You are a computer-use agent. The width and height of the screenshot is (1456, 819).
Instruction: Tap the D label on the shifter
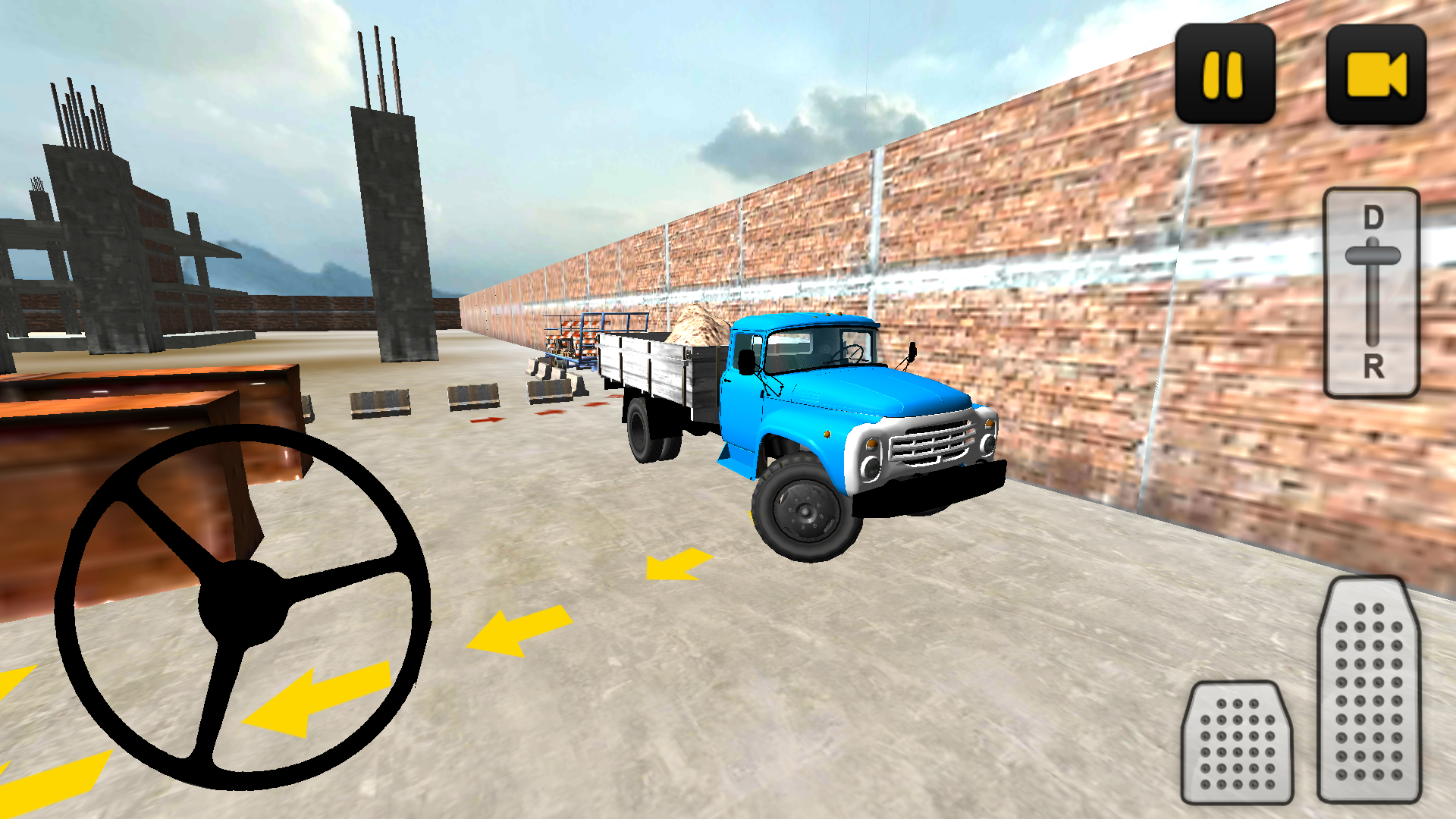point(1373,216)
